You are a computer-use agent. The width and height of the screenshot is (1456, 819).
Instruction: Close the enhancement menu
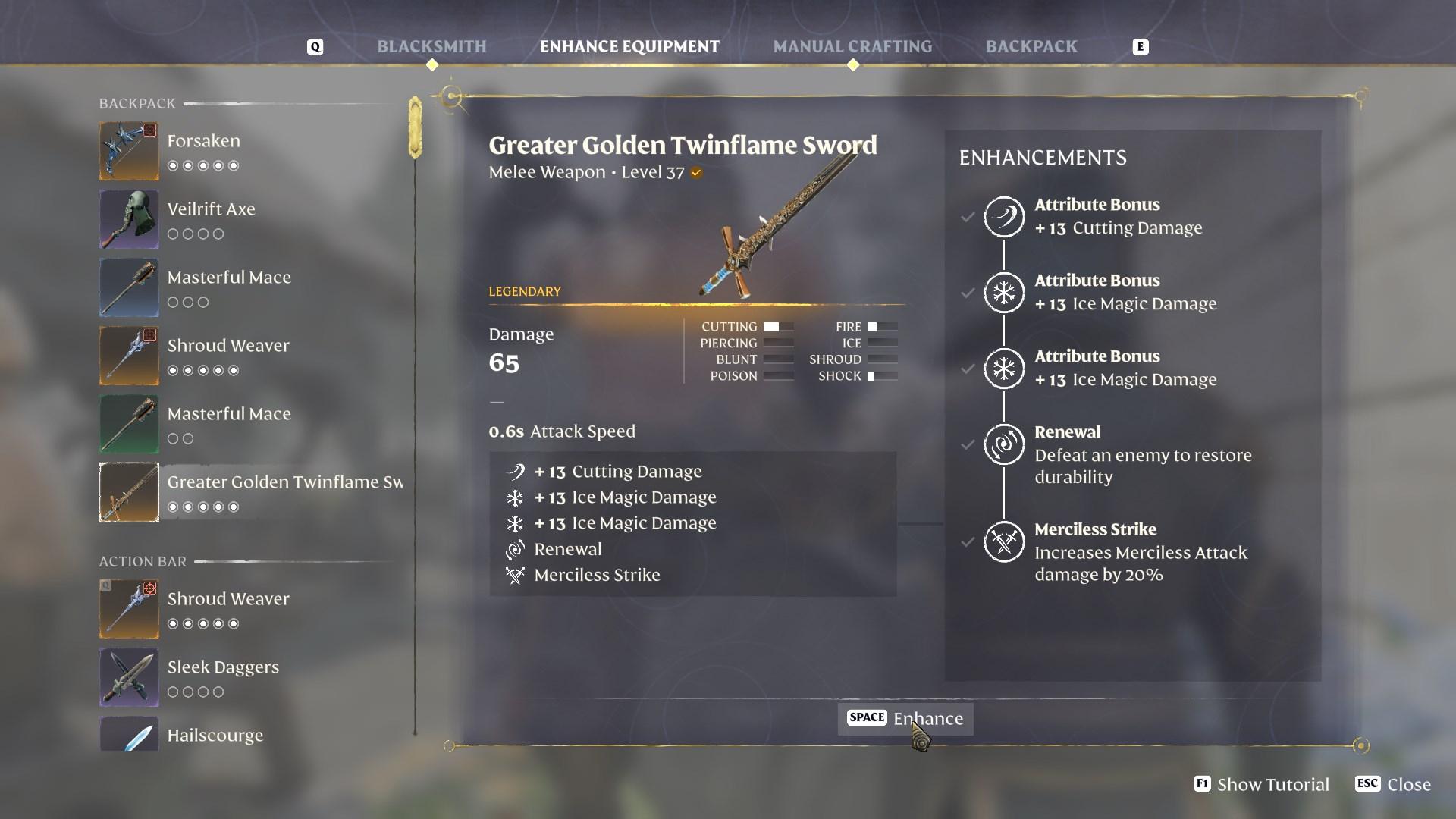[1394, 784]
